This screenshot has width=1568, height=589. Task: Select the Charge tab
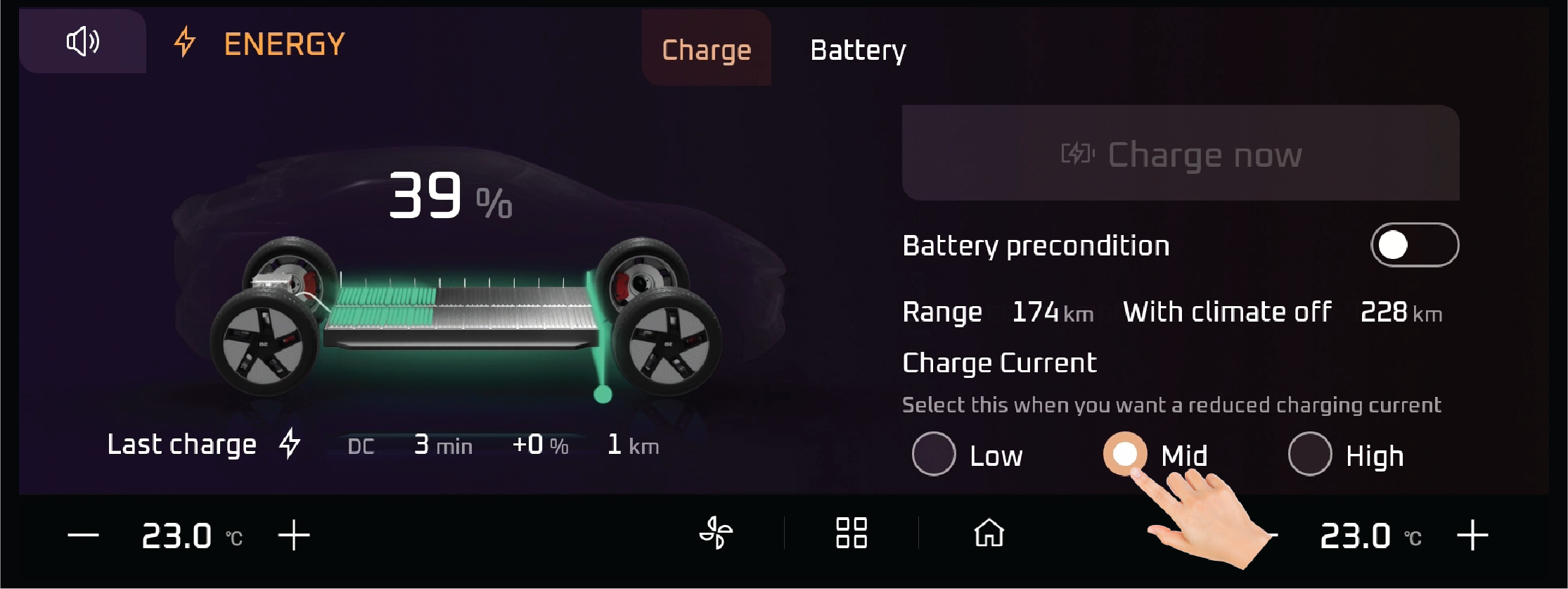tap(706, 50)
